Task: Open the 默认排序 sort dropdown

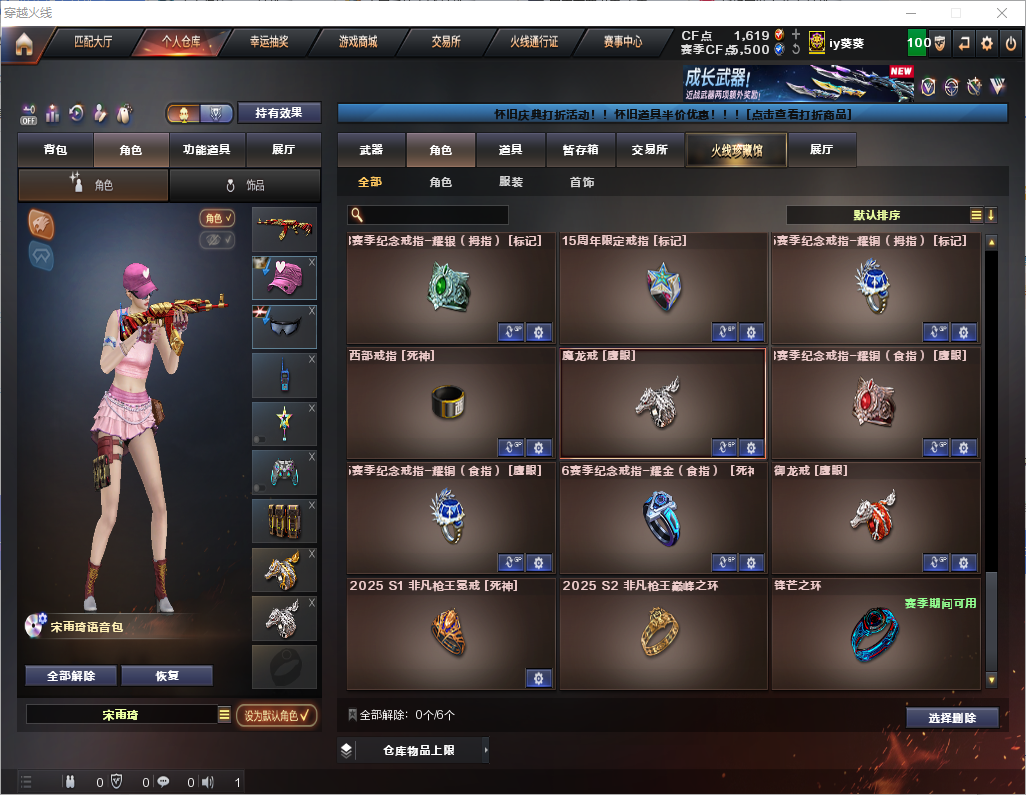Action: point(877,215)
